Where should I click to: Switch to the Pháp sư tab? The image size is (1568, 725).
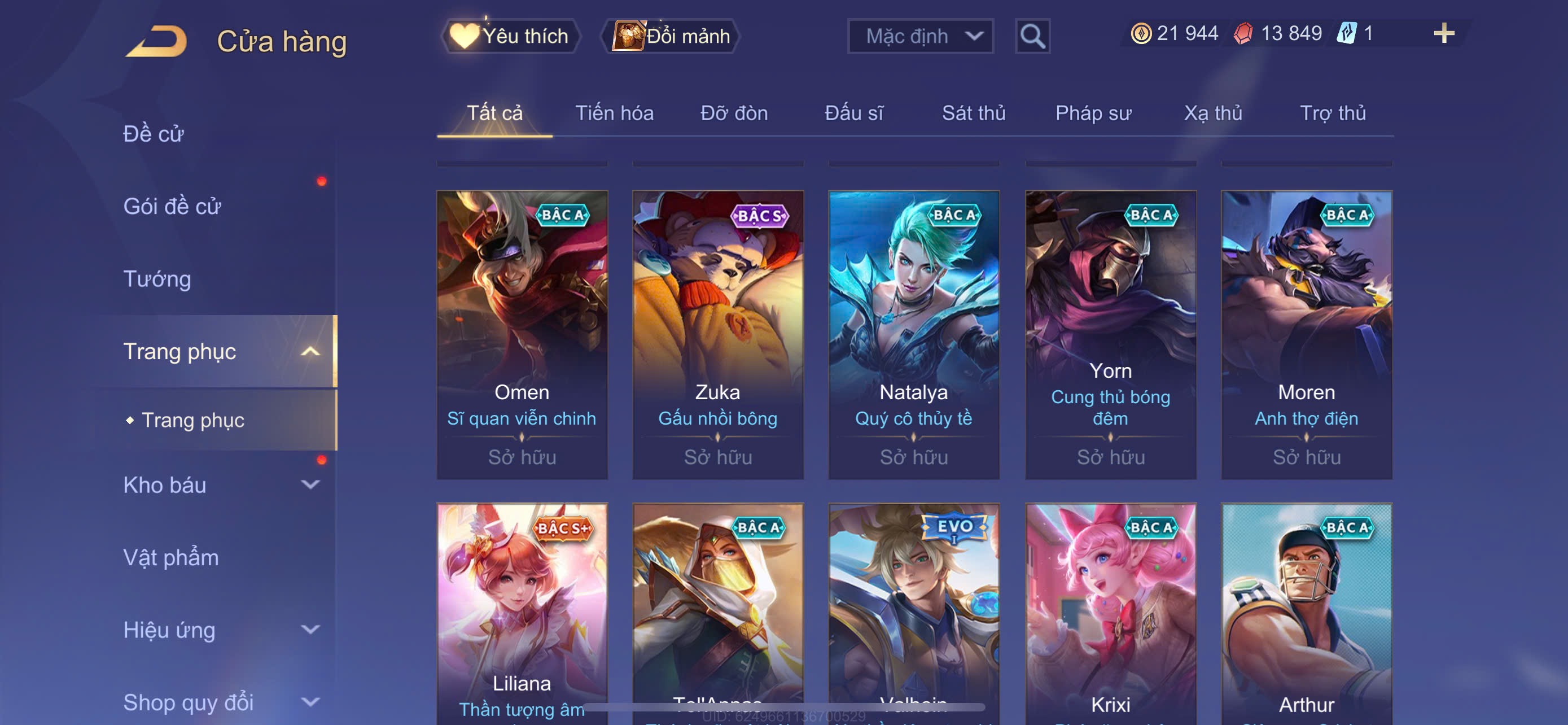coord(1093,113)
